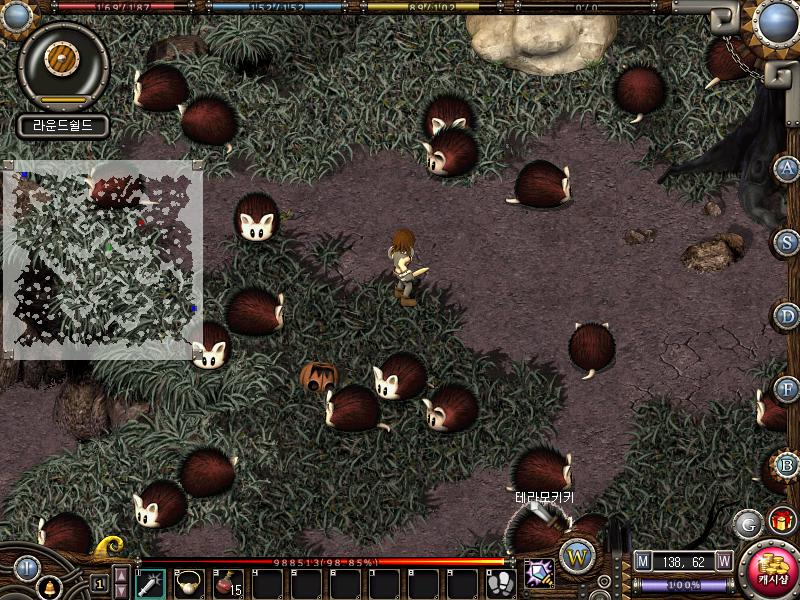Click the round F button
800x600 pixels.
[788, 389]
